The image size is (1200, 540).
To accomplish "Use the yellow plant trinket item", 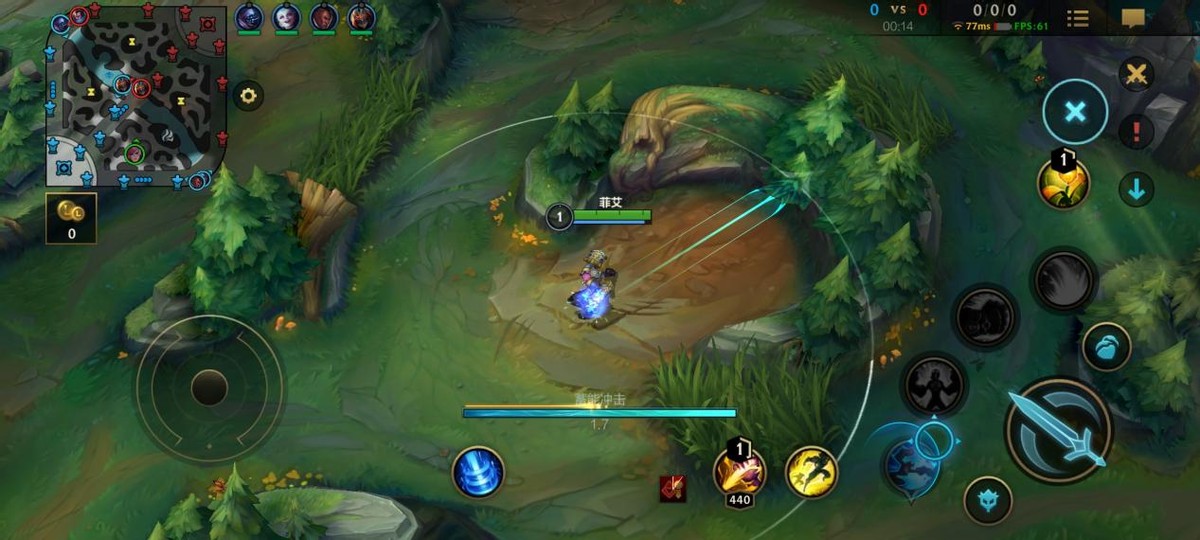I will [x=1062, y=183].
